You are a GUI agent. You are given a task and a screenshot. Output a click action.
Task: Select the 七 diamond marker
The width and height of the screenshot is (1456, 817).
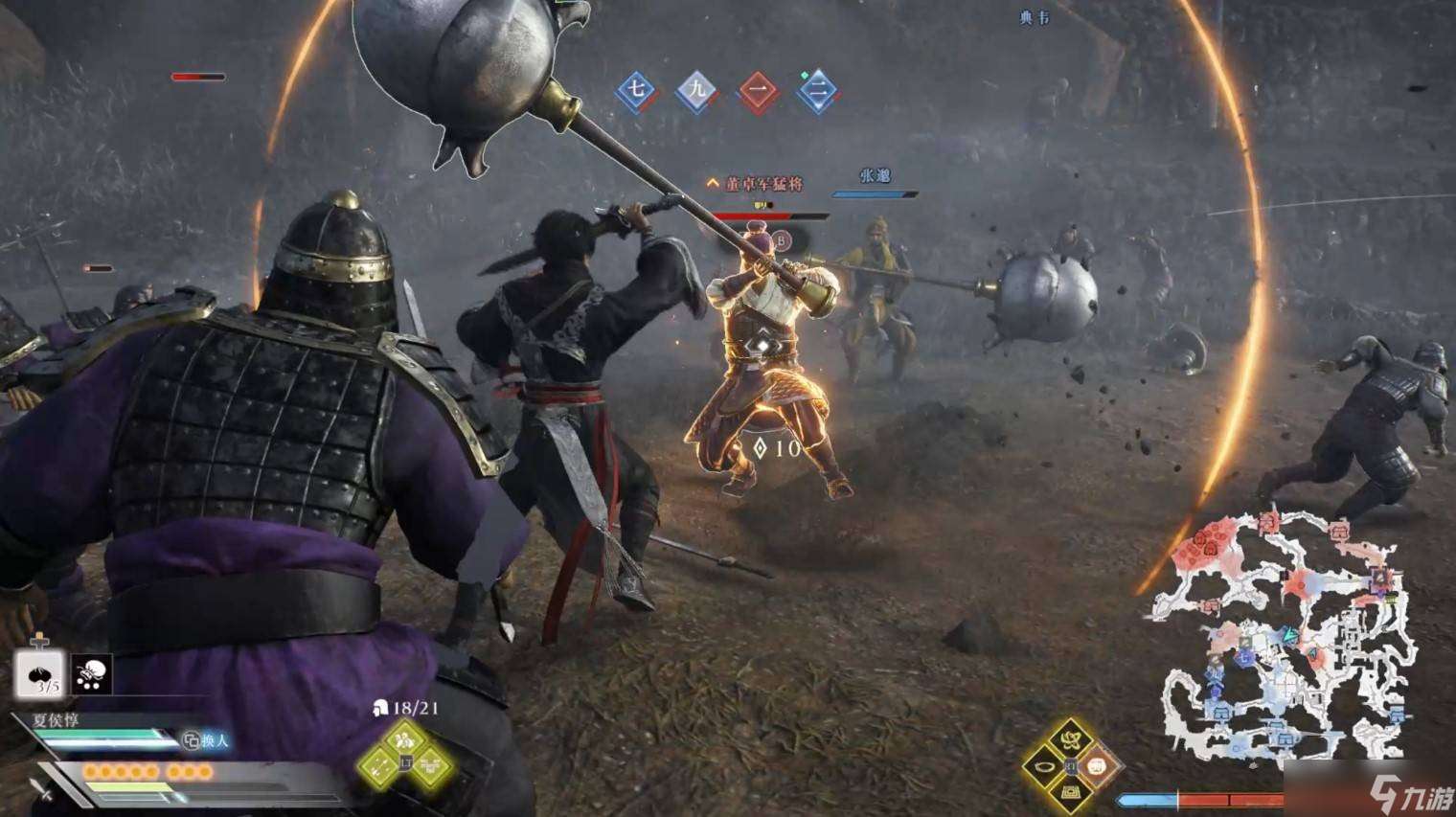634,92
